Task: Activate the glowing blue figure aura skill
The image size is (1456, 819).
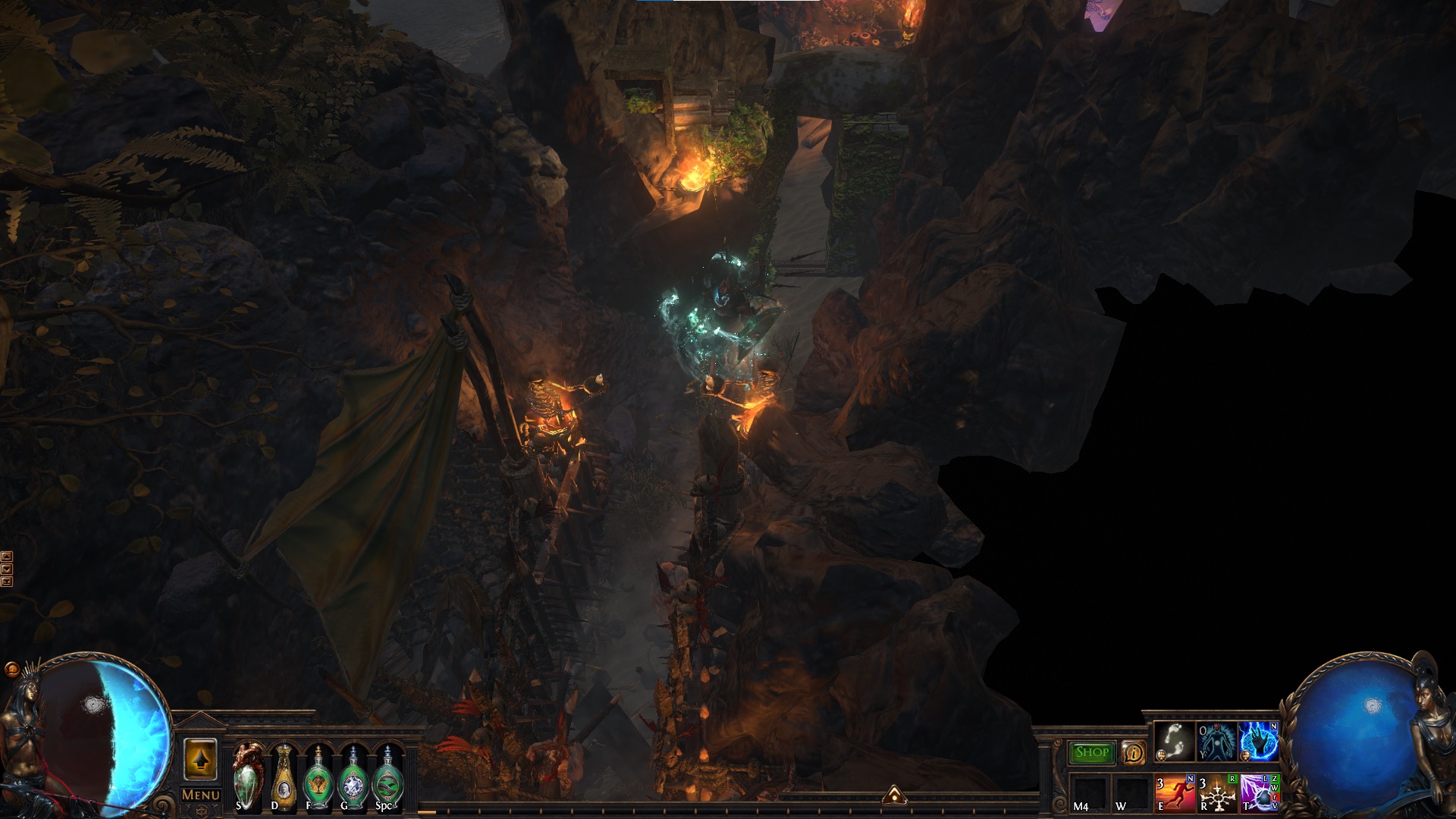Action: point(1216,742)
